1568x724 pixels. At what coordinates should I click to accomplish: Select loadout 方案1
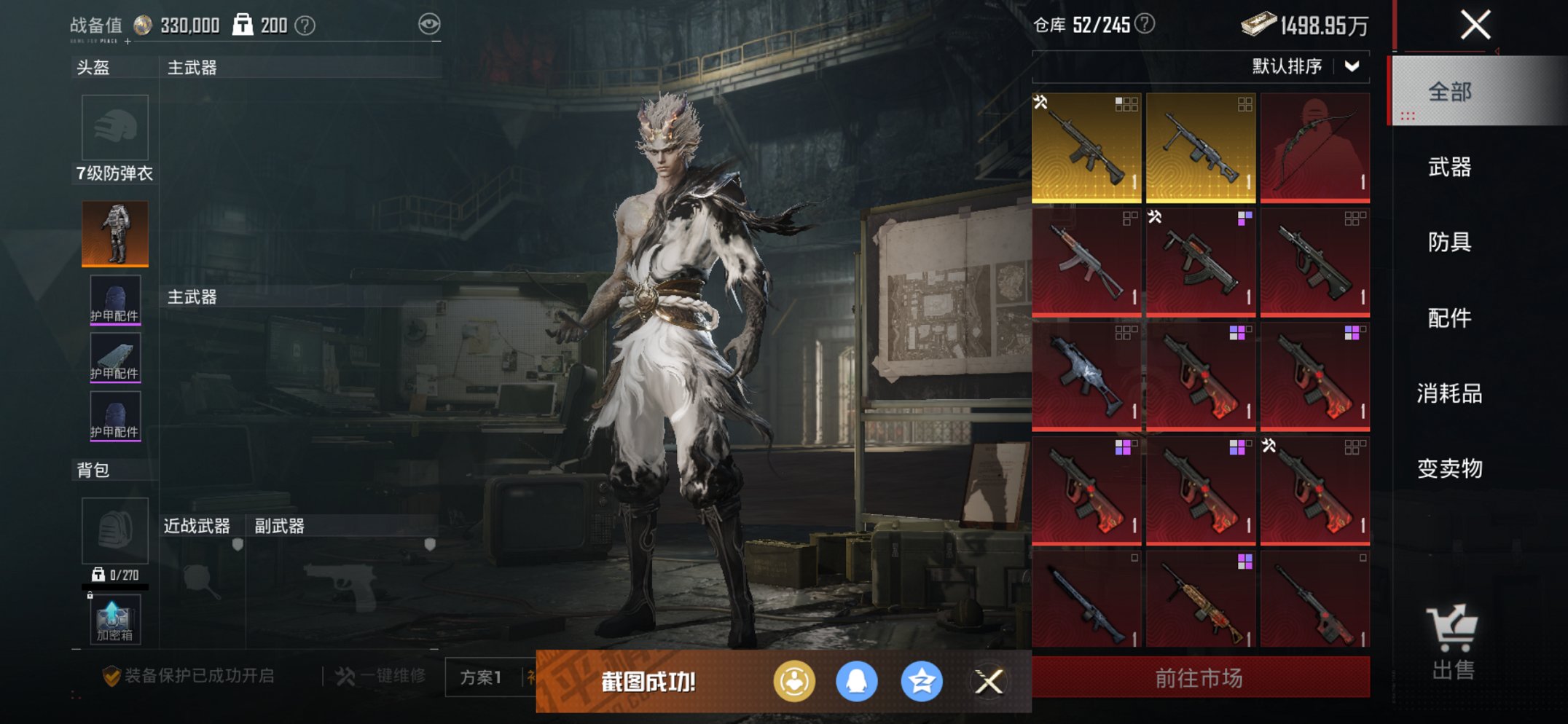point(481,677)
